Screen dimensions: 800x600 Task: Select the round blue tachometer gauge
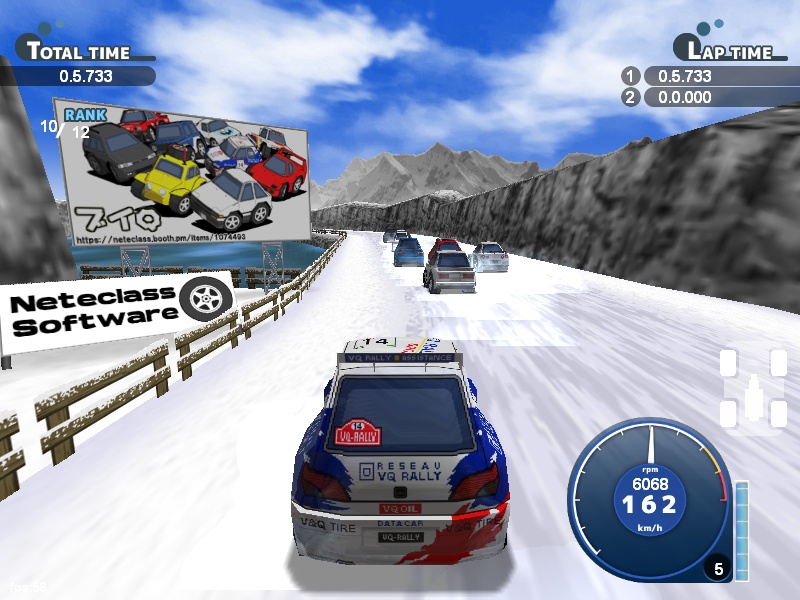[649, 498]
